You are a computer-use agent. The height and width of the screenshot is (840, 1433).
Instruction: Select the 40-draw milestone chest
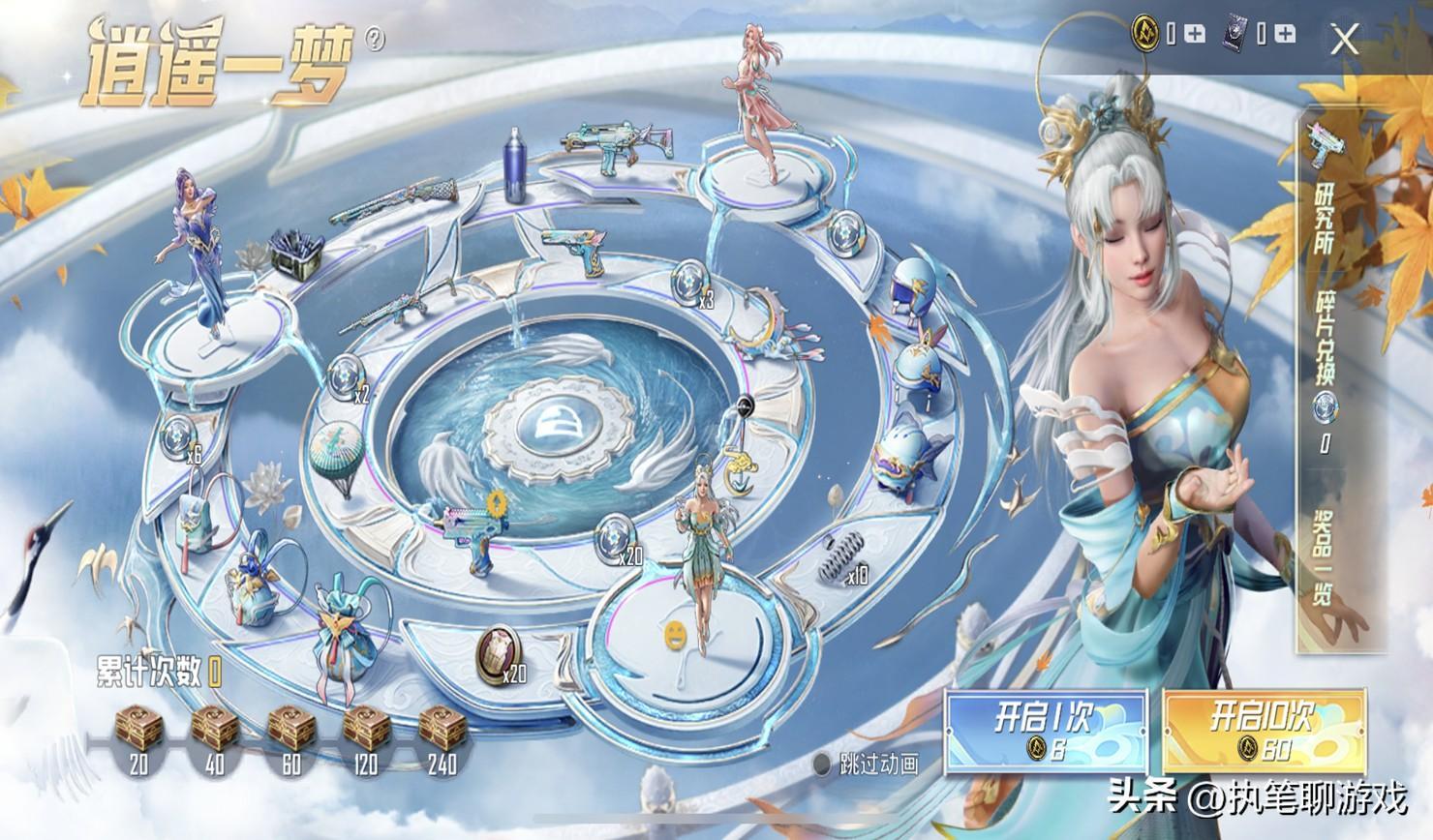[x=214, y=731]
